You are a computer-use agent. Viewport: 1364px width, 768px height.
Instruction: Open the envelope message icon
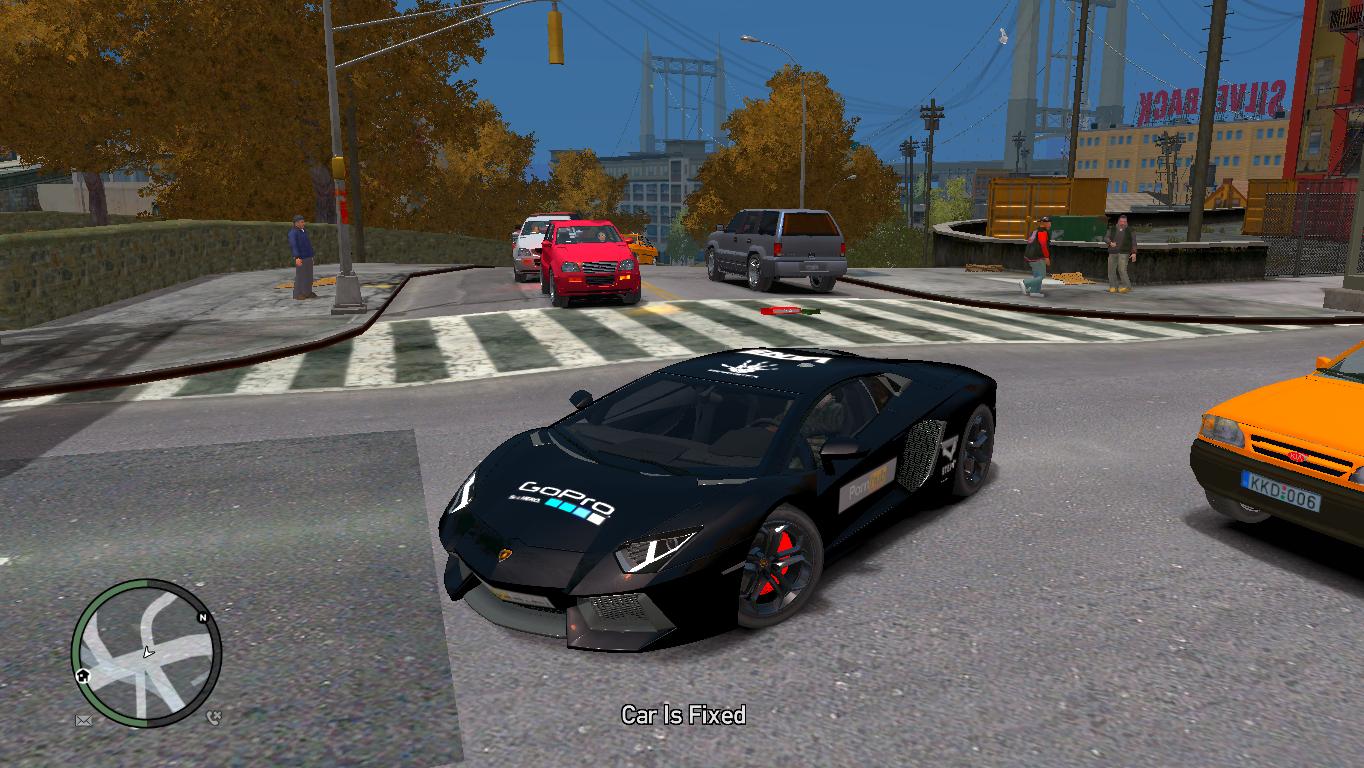[83, 719]
